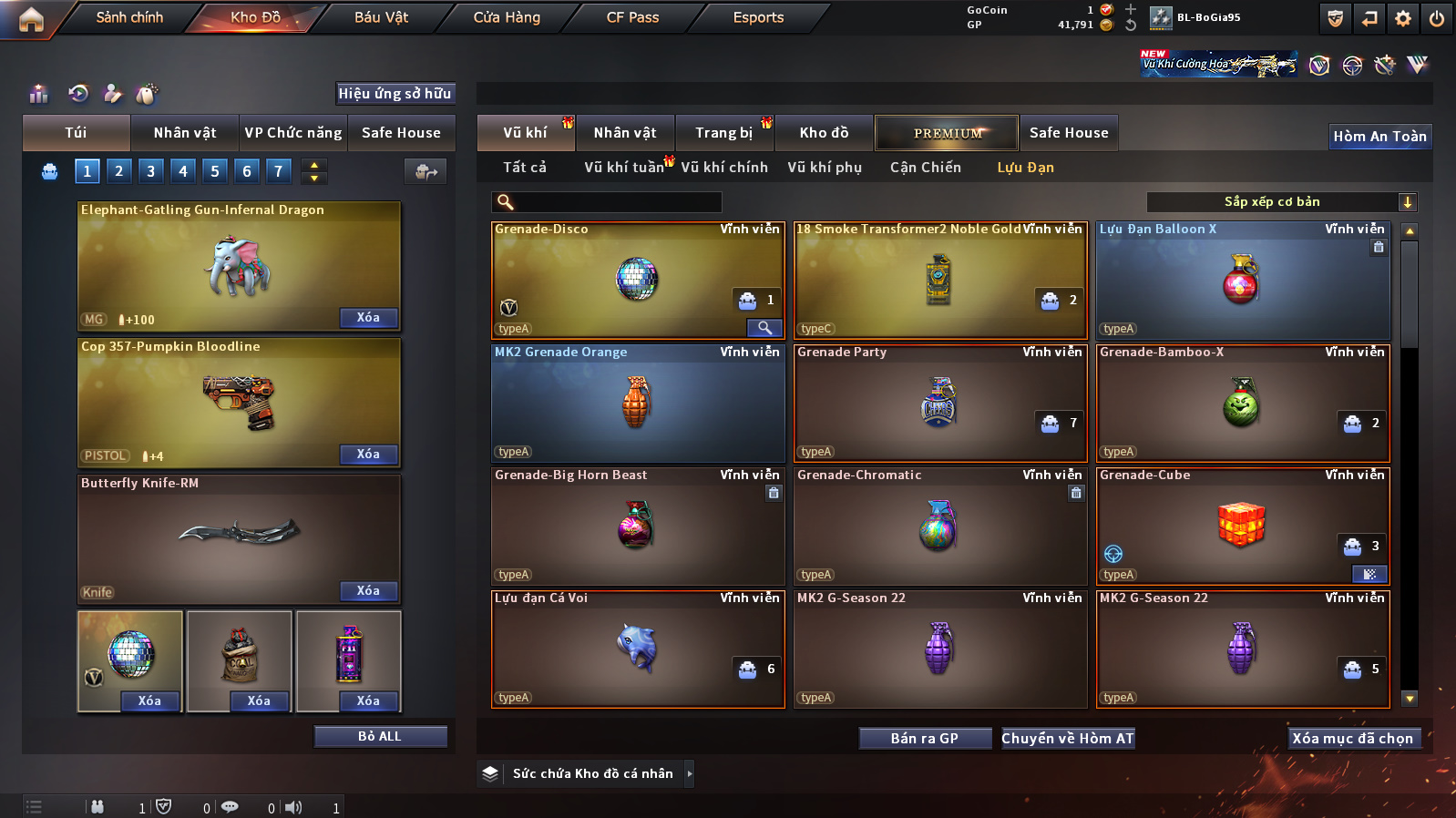The height and width of the screenshot is (818, 1456).
Task: Open the Sảnh chính lobby tab
Action: (x=129, y=17)
